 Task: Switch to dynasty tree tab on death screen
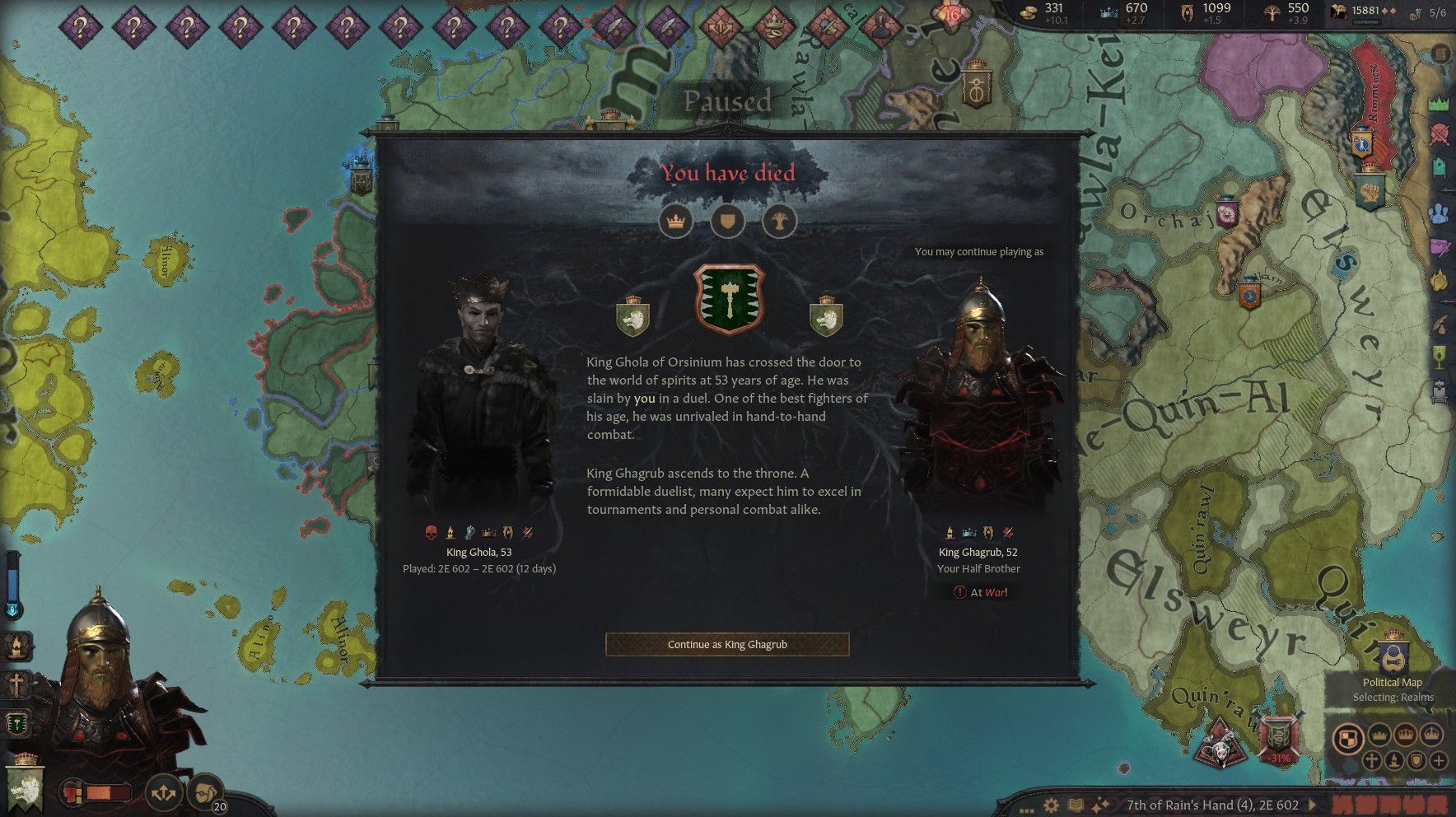coord(778,221)
